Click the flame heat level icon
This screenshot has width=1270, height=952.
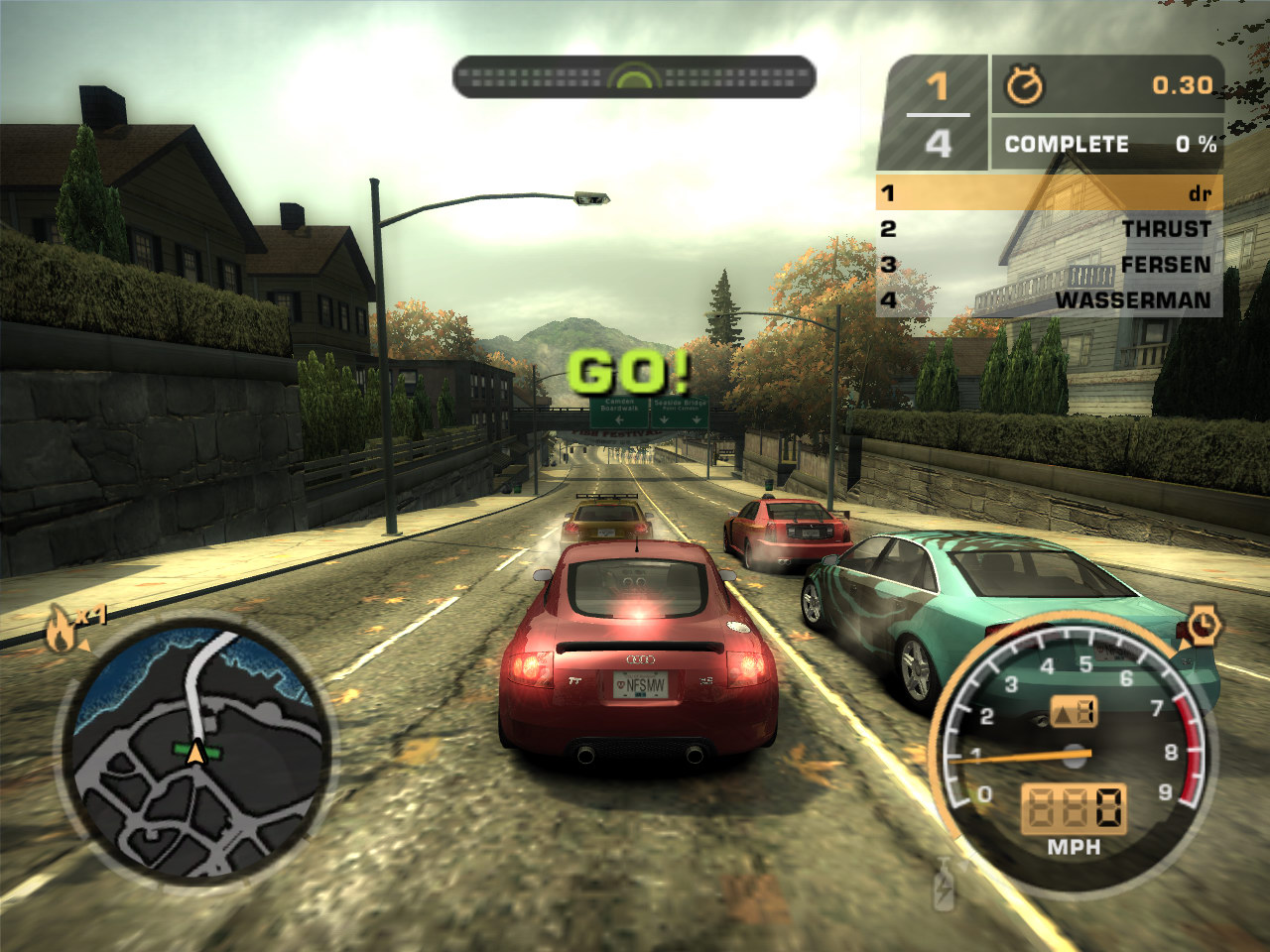pos(63,629)
